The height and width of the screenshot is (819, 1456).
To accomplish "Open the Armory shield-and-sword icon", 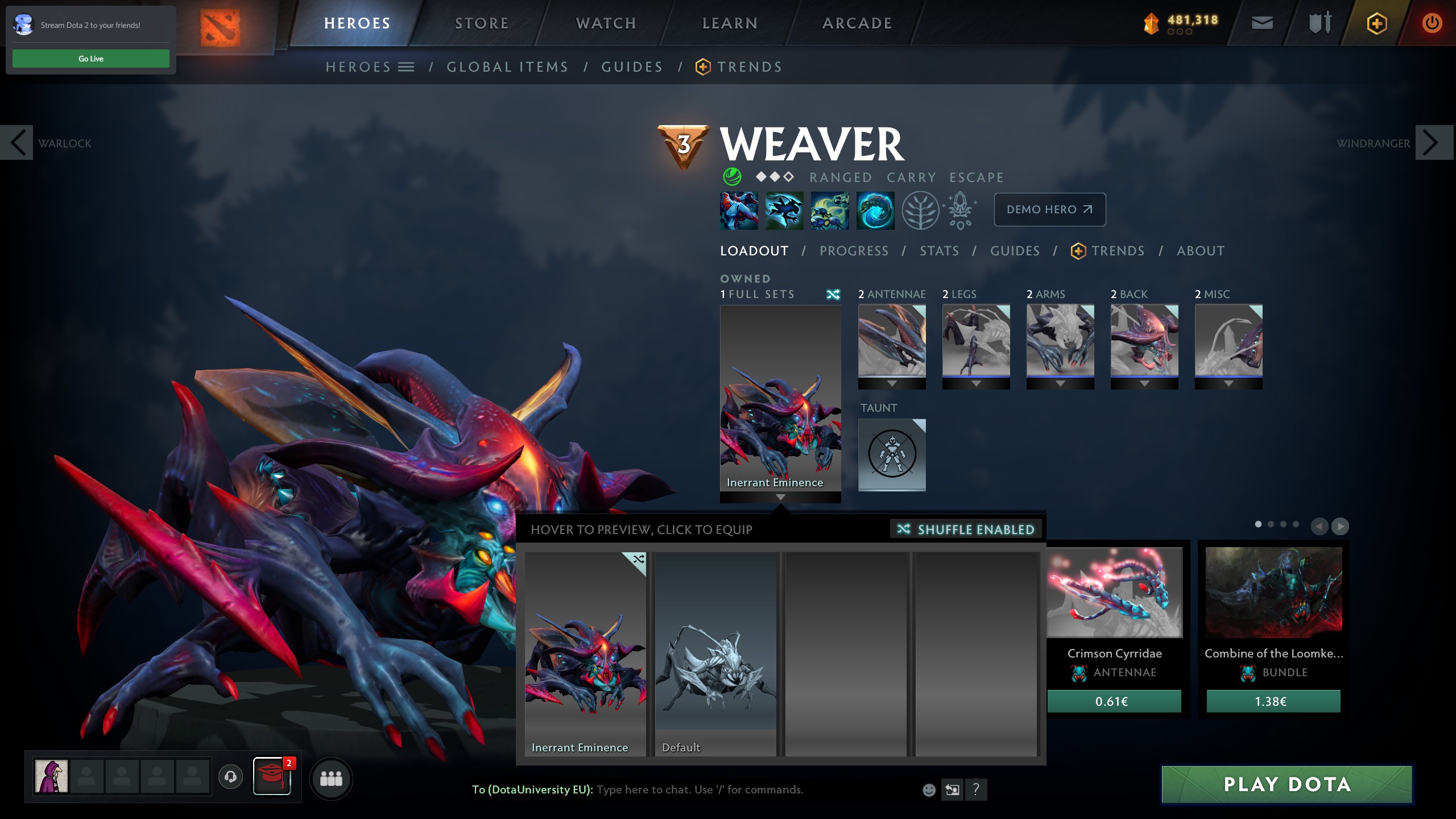I will [x=1319, y=23].
